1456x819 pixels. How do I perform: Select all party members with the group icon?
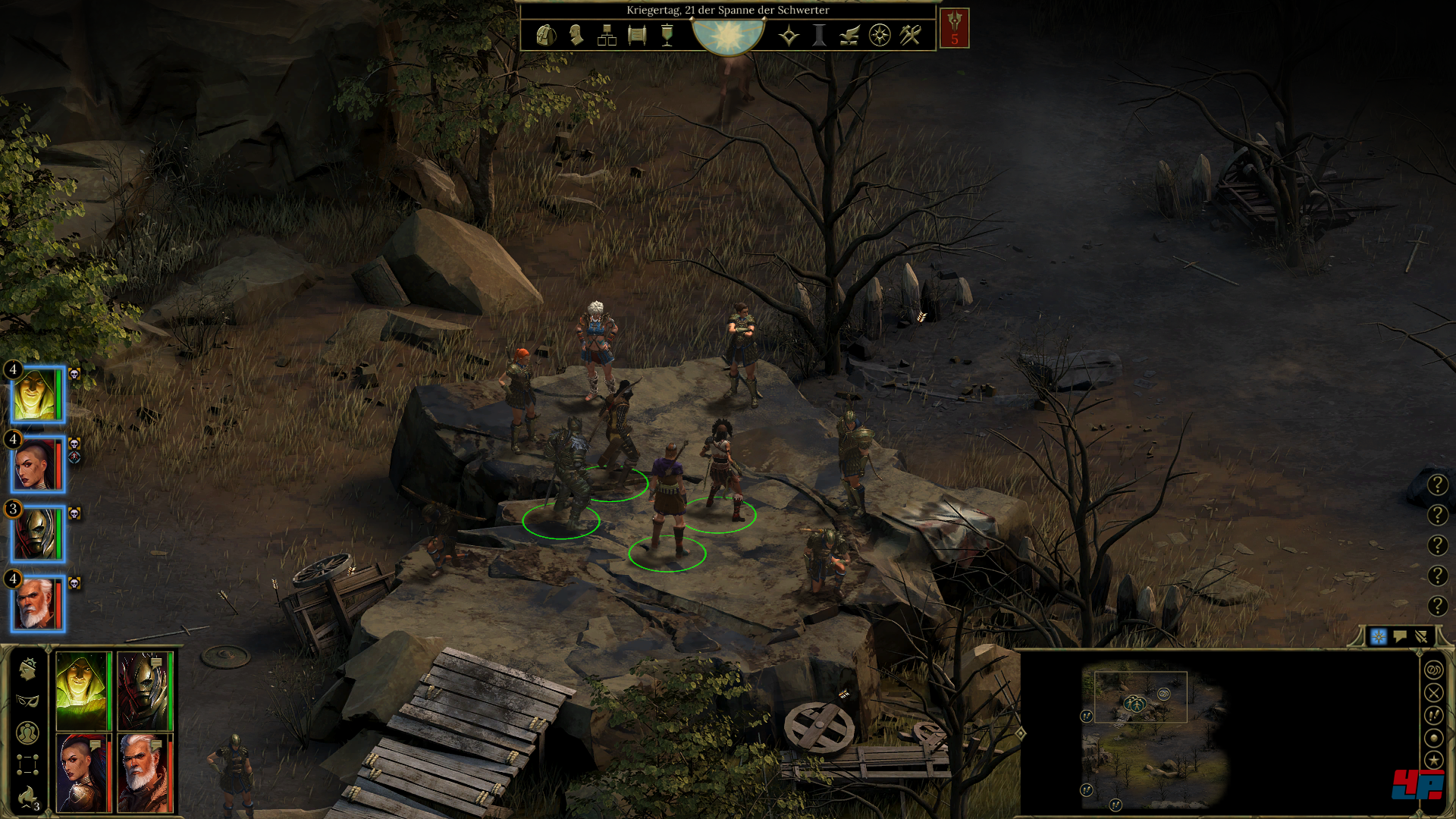click(x=28, y=733)
